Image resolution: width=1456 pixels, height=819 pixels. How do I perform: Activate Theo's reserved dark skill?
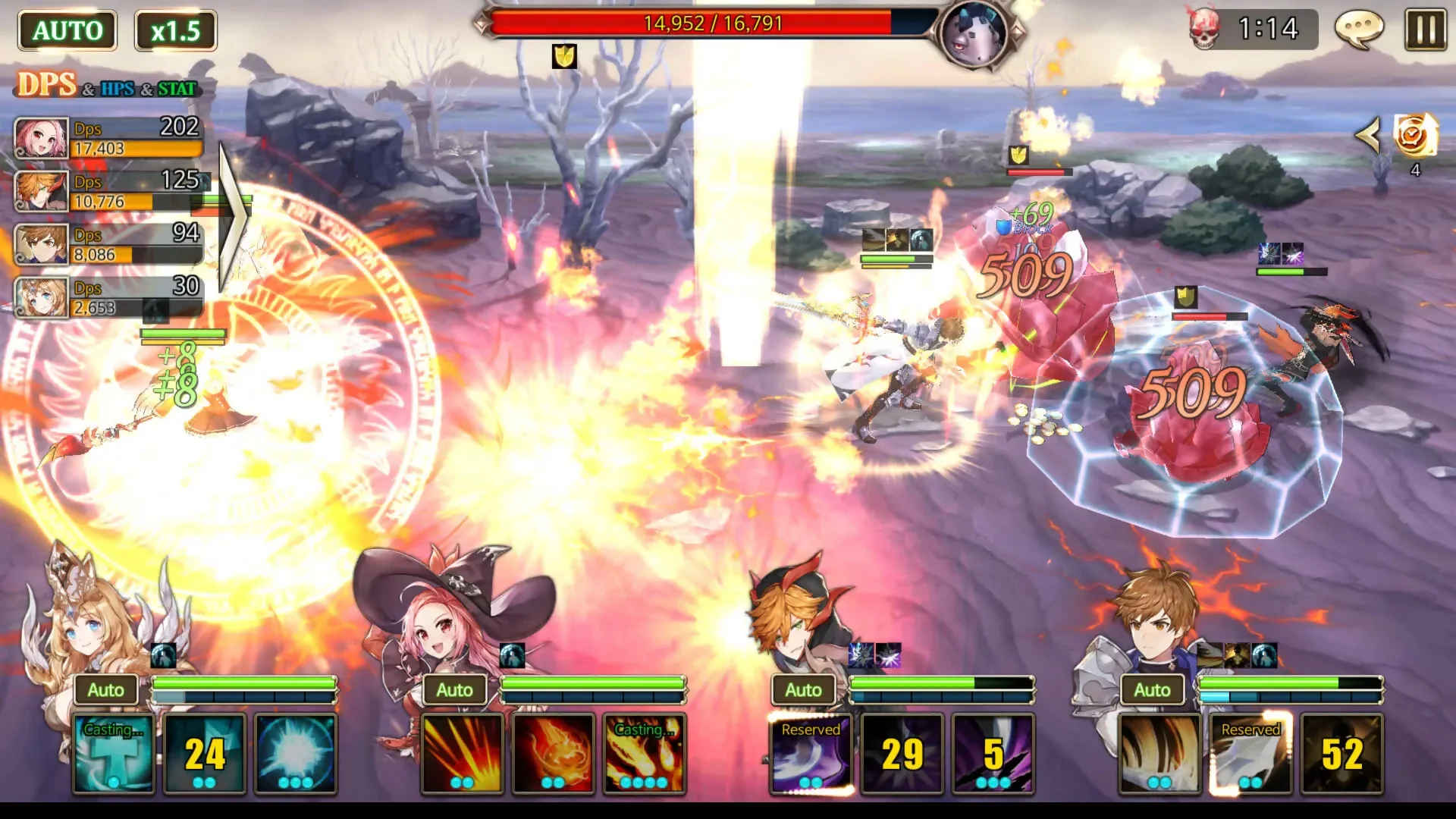coord(809,753)
